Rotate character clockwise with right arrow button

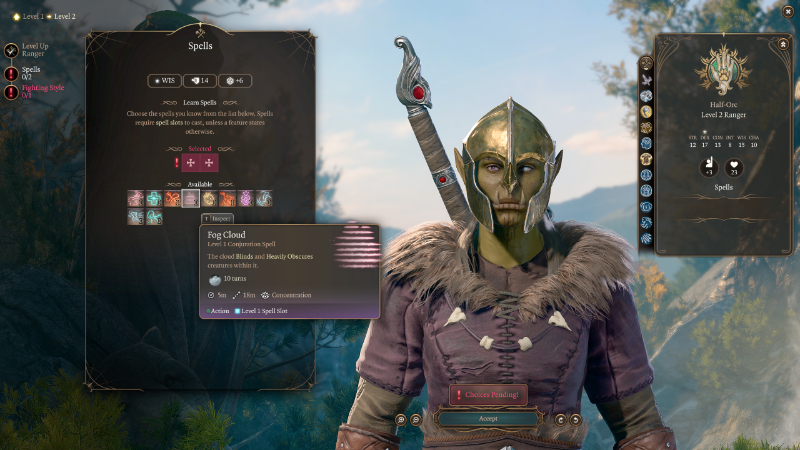click(x=575, y=419)
